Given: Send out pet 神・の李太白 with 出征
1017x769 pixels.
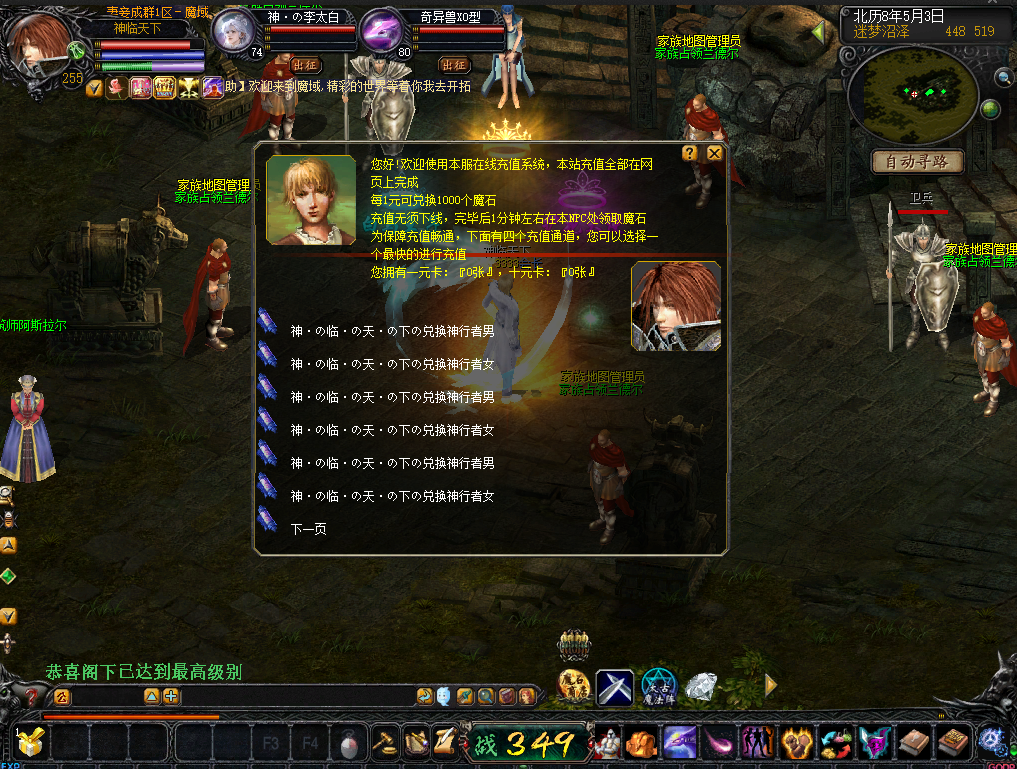Looking at the screenshot, I should click(307, 64).
